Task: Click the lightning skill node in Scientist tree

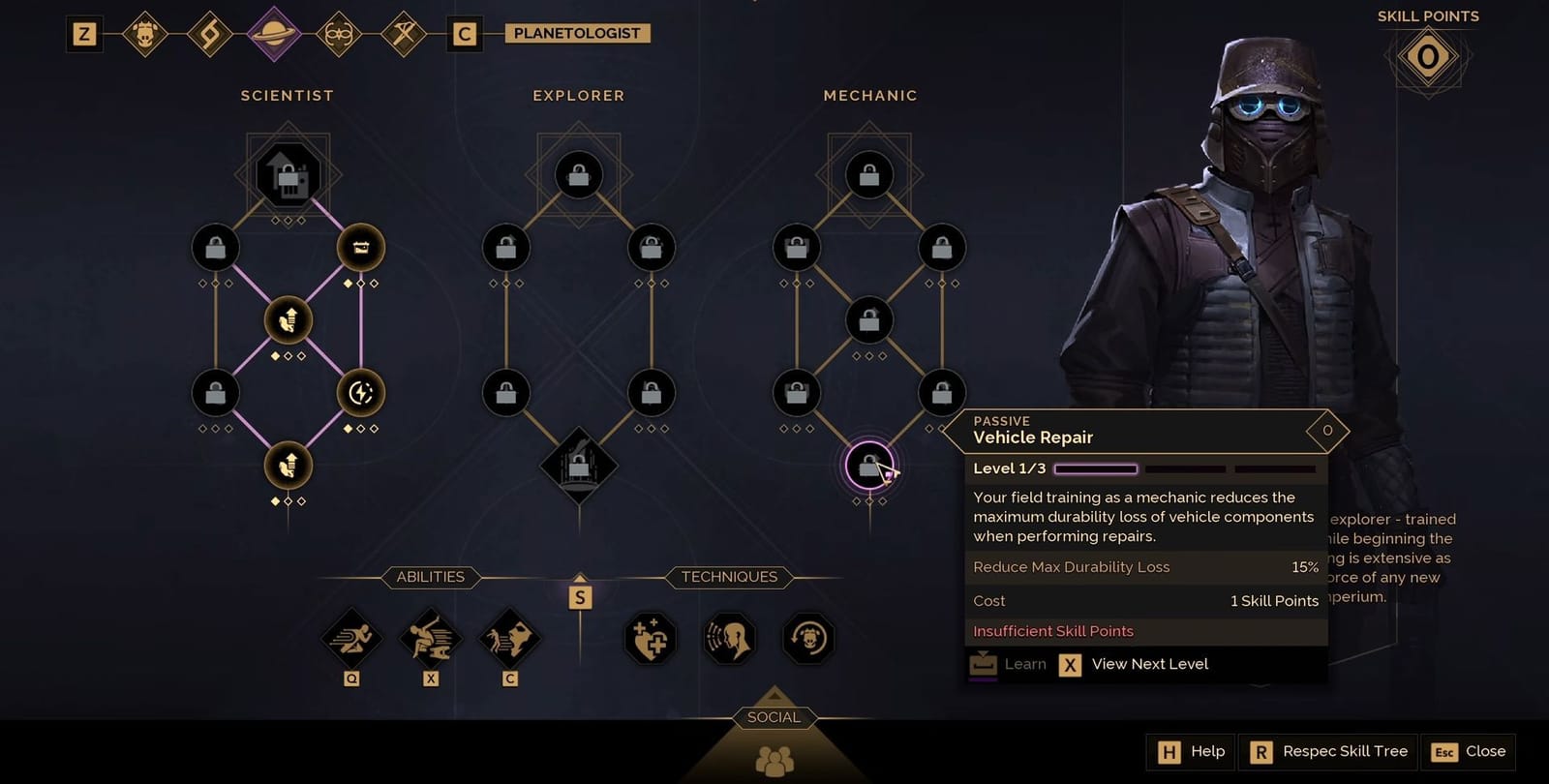Action: click(360, 391)
